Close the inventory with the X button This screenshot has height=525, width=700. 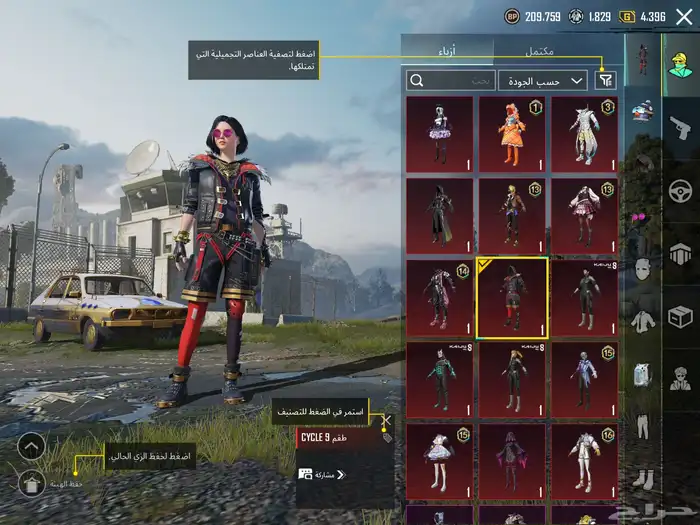click(684, 16)
